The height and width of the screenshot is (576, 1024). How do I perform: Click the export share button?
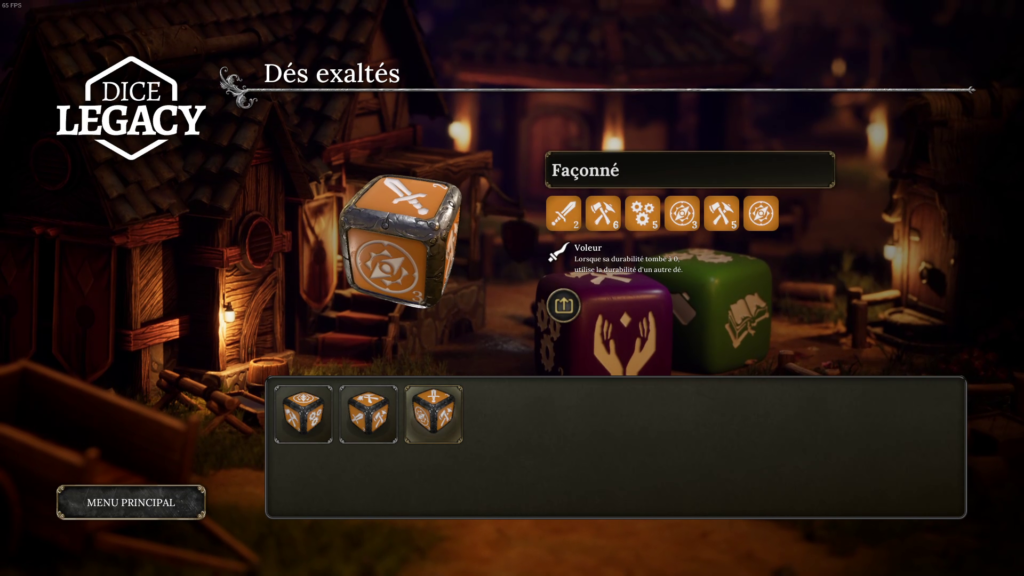pos(564,304)
